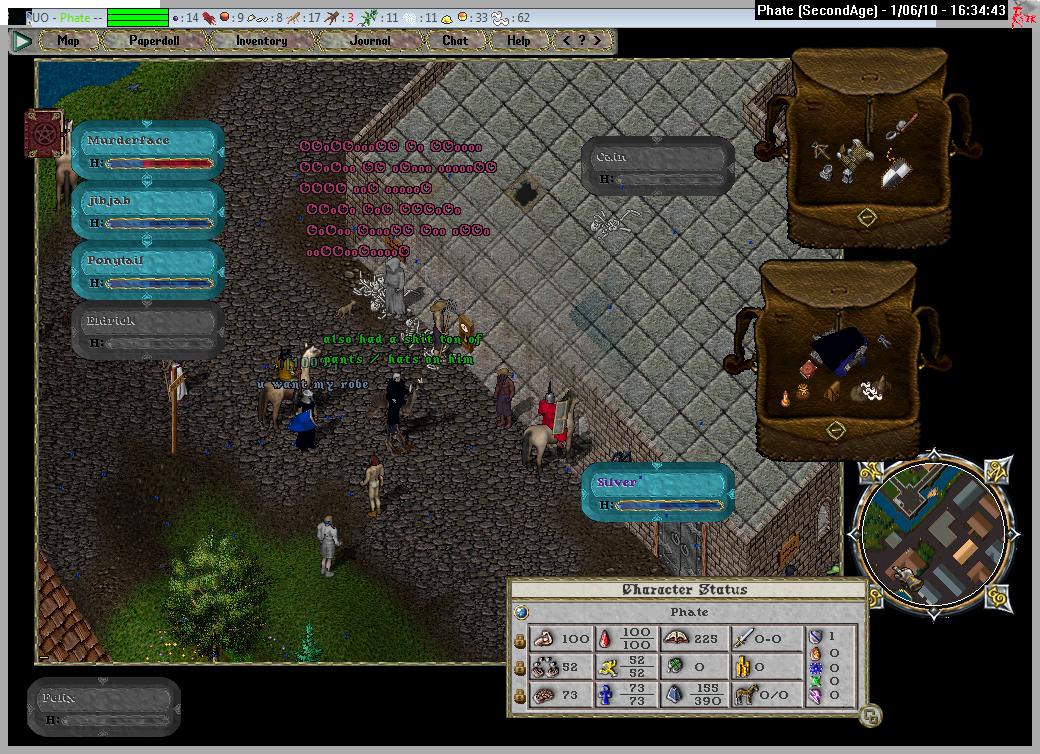Select the red spellbook in the lower backpack
The height and width of the screenshot is (754, 1040).
point(806,371)
